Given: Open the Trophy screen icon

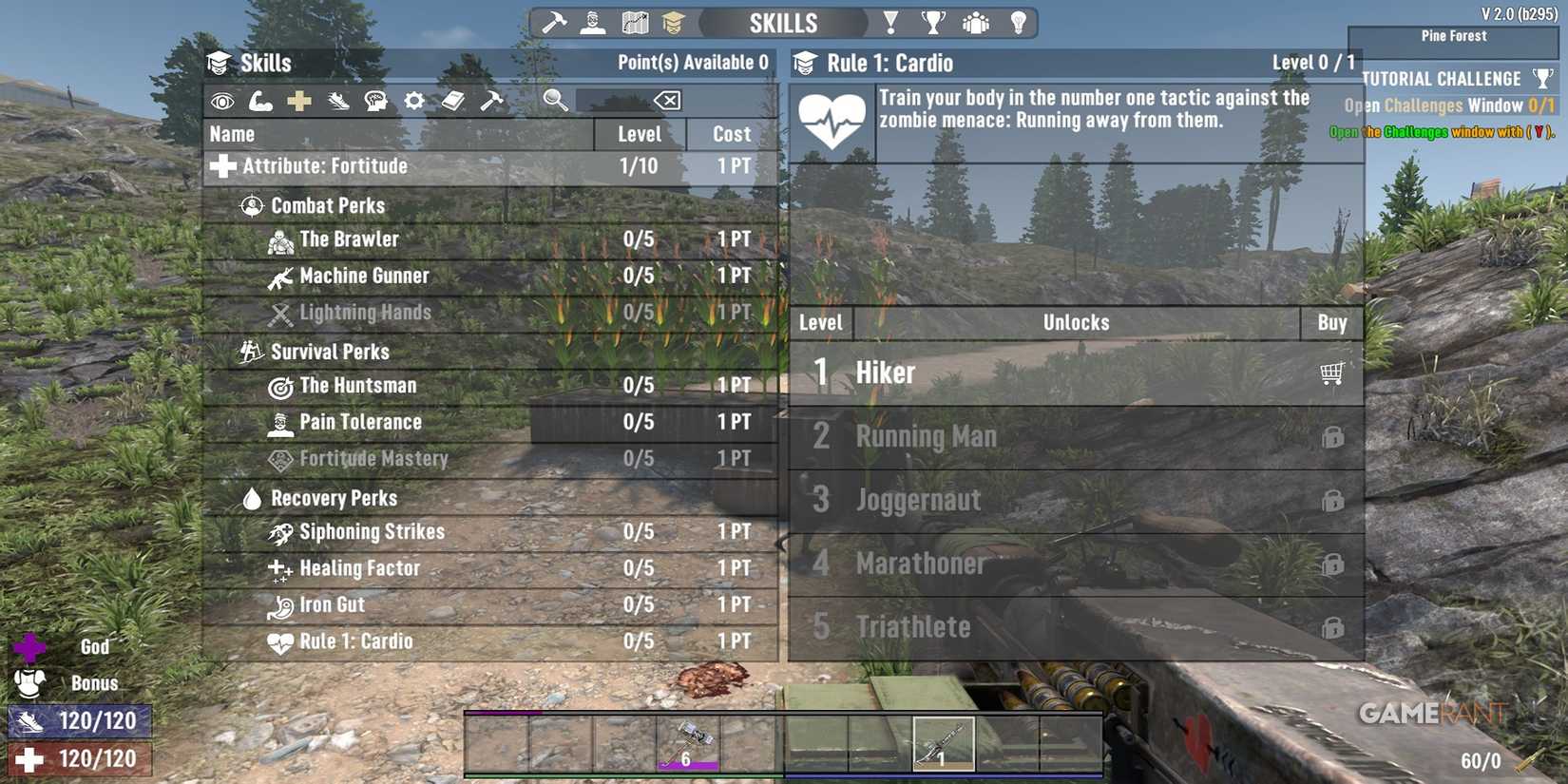Looking at the screenshot, I should point(932,21).
